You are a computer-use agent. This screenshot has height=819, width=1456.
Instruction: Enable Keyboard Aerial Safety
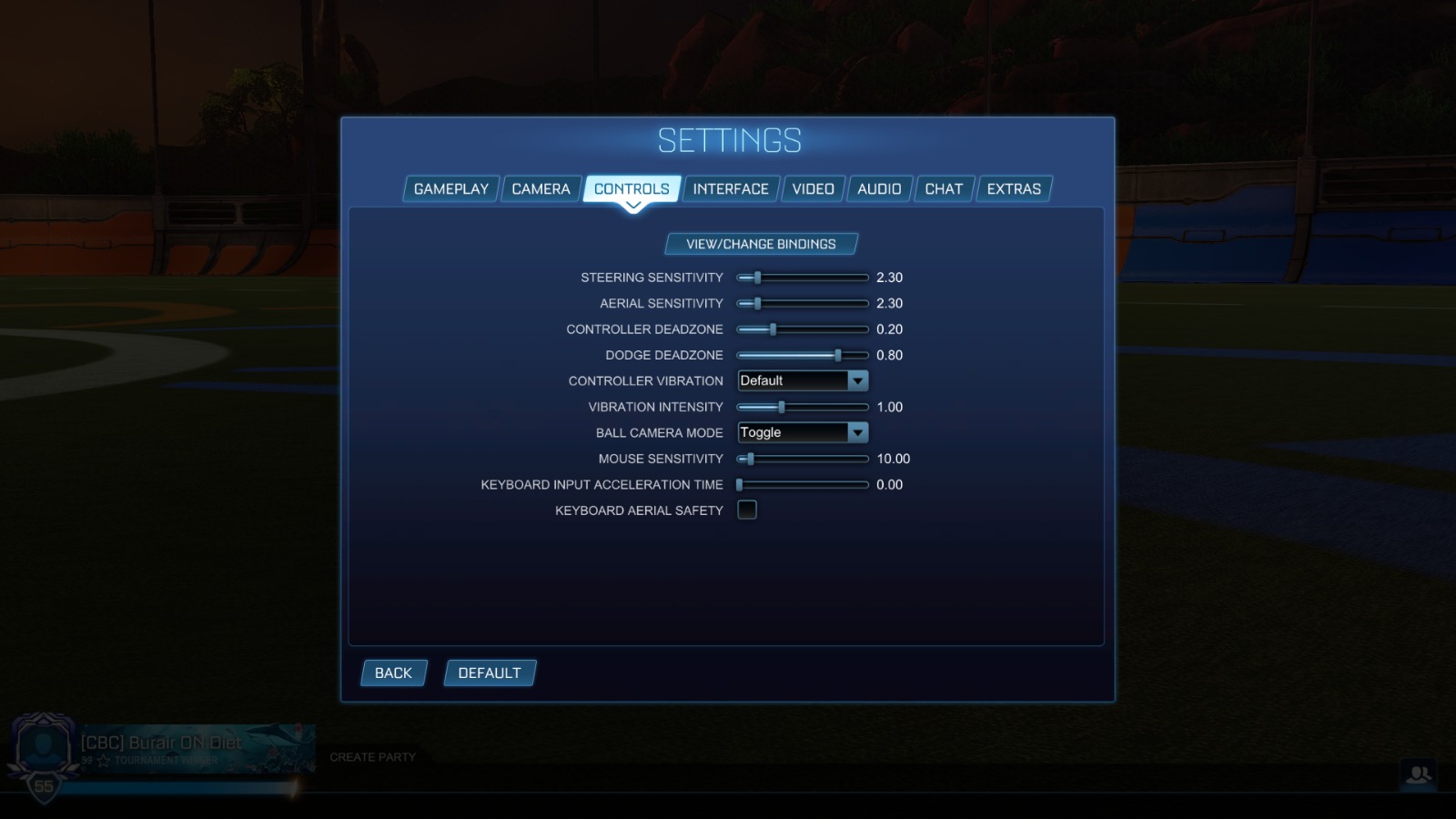click(x=746, y=510)
